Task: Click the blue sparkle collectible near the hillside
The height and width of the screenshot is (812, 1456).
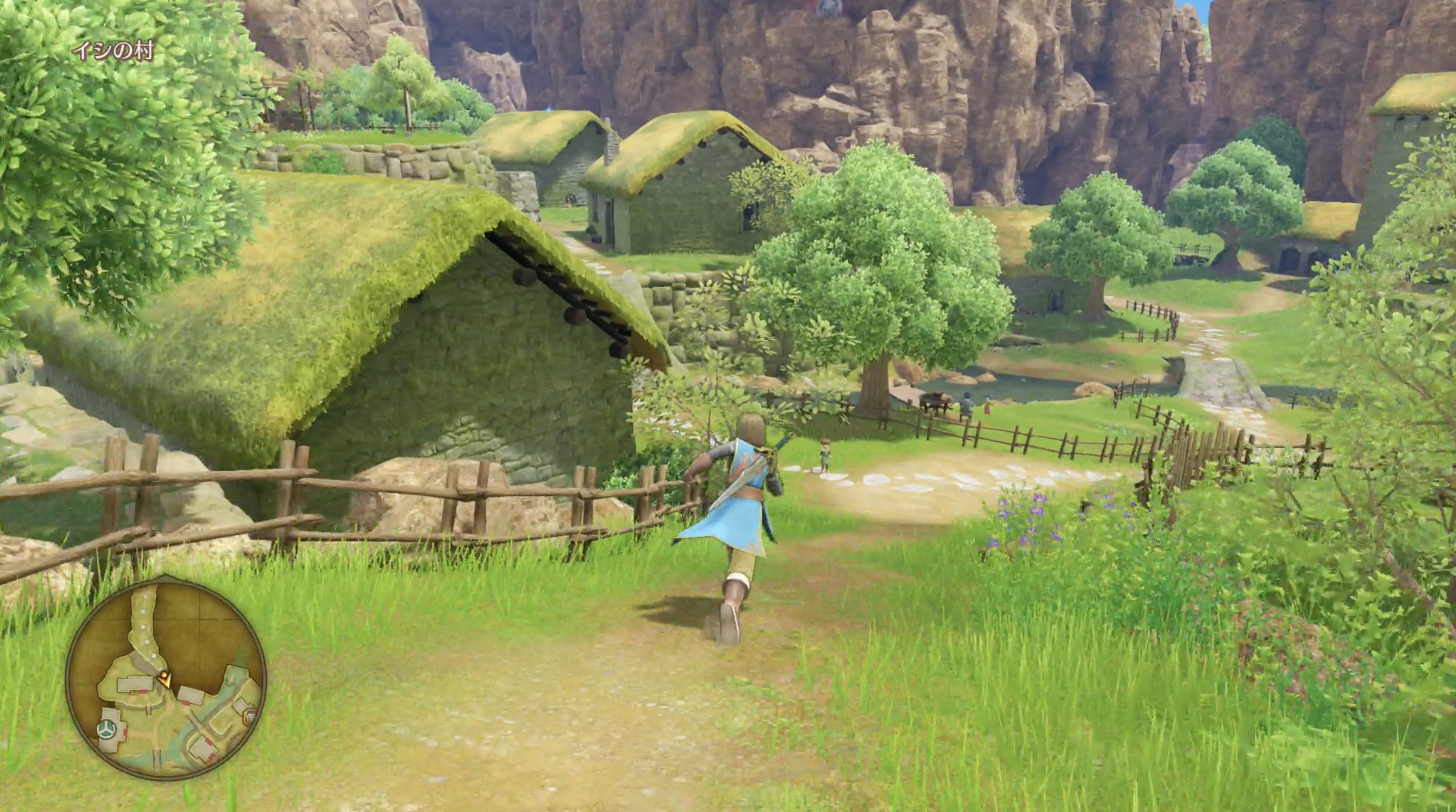Action: [x=549, y=108]
